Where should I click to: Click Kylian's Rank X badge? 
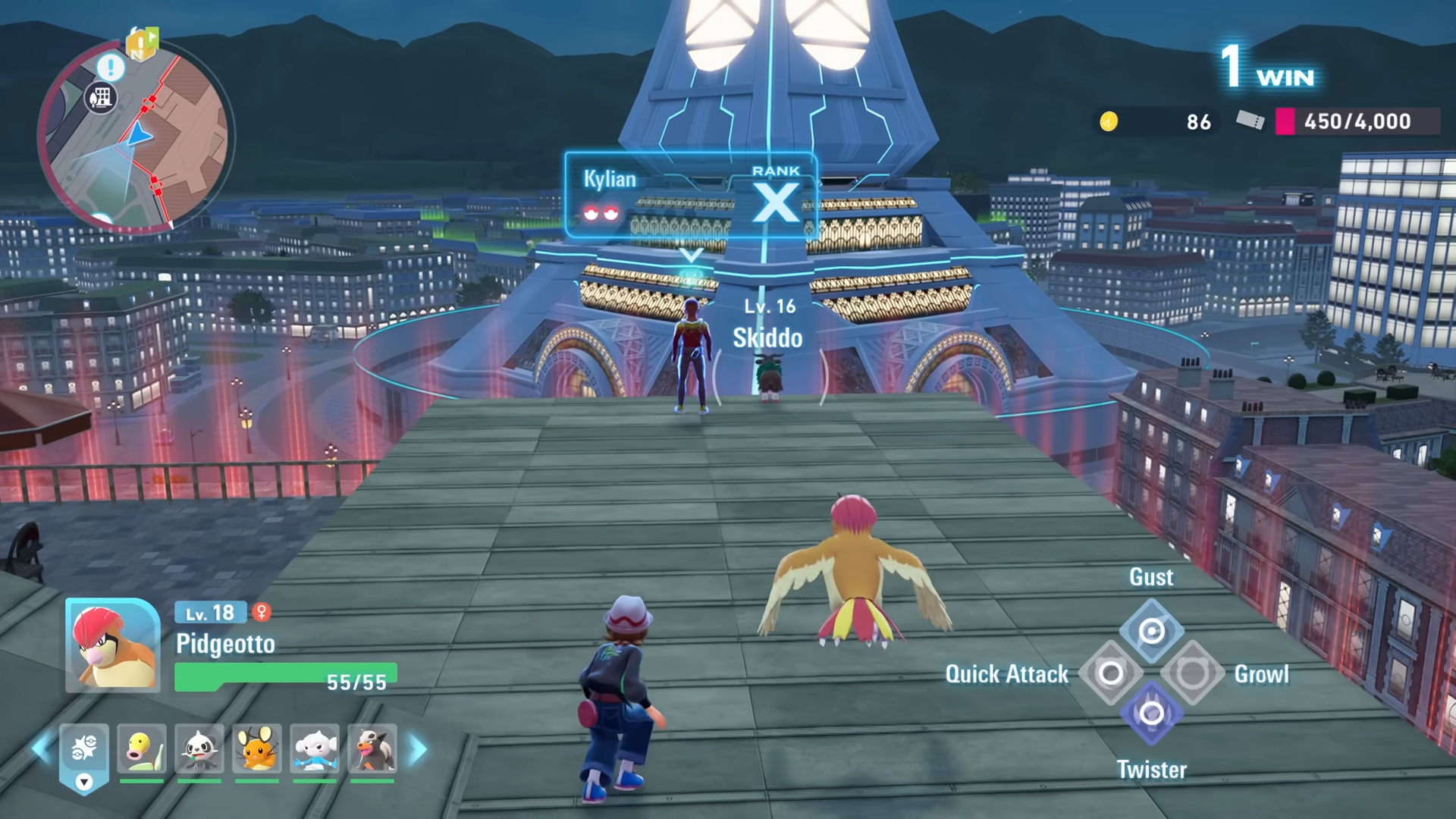[774, 201]
